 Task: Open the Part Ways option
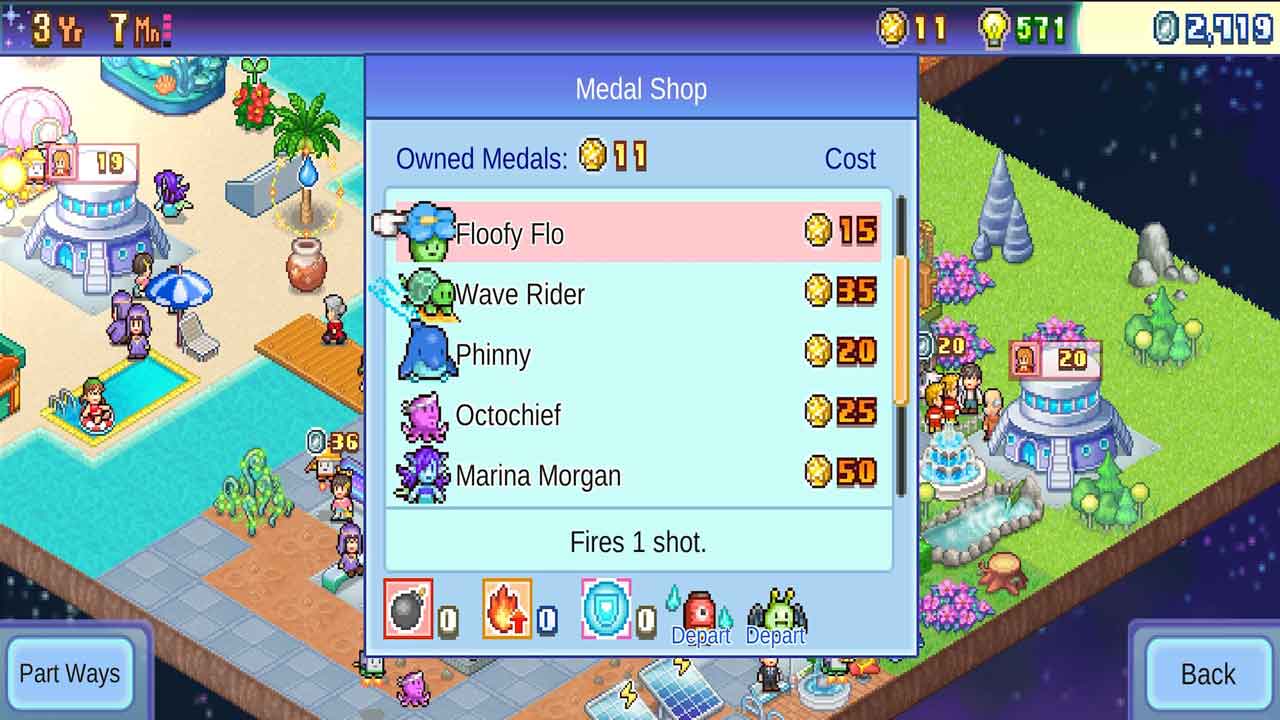click(x=69, y=674)
